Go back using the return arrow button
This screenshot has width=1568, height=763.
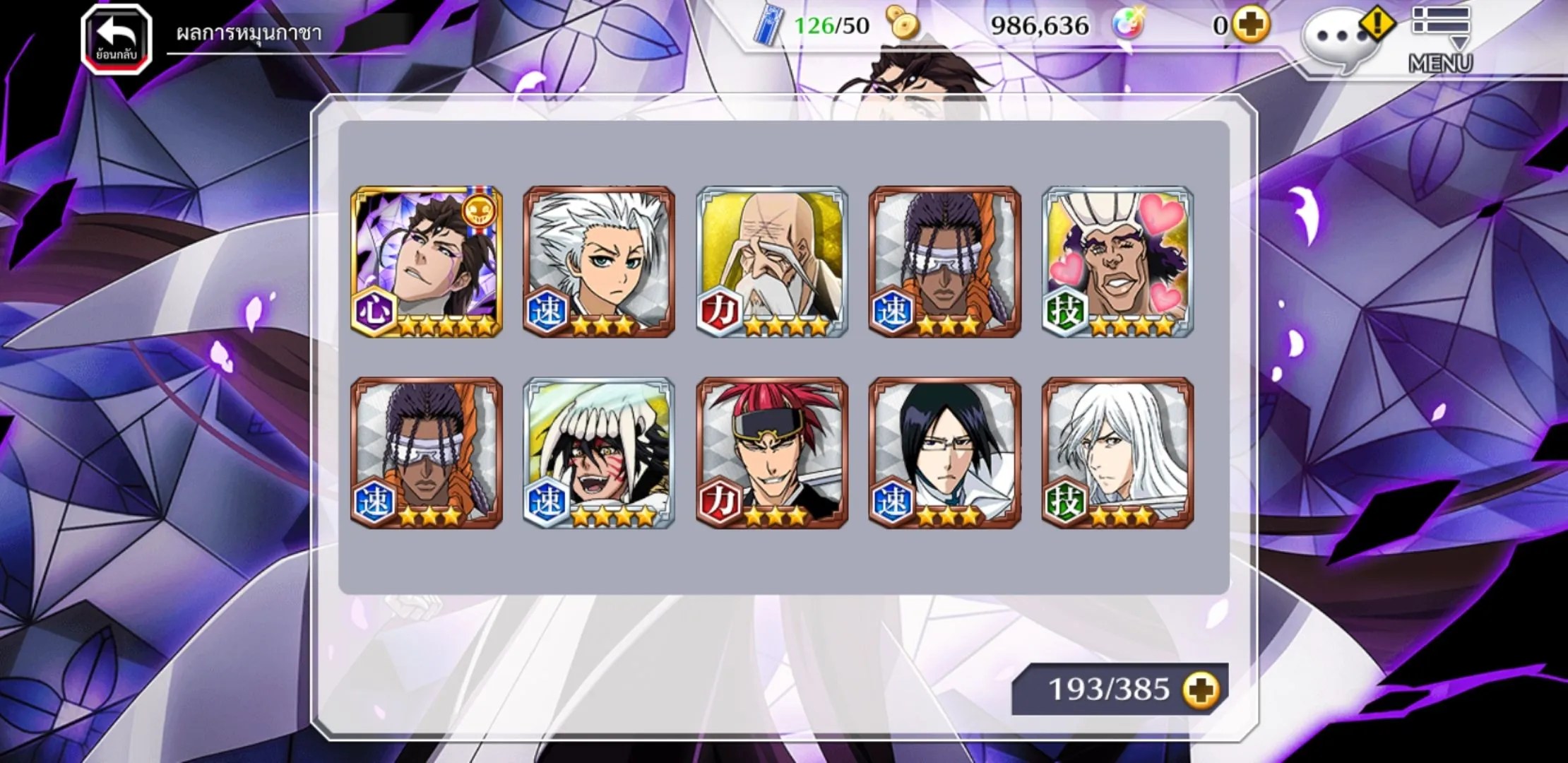pos(117,39)
